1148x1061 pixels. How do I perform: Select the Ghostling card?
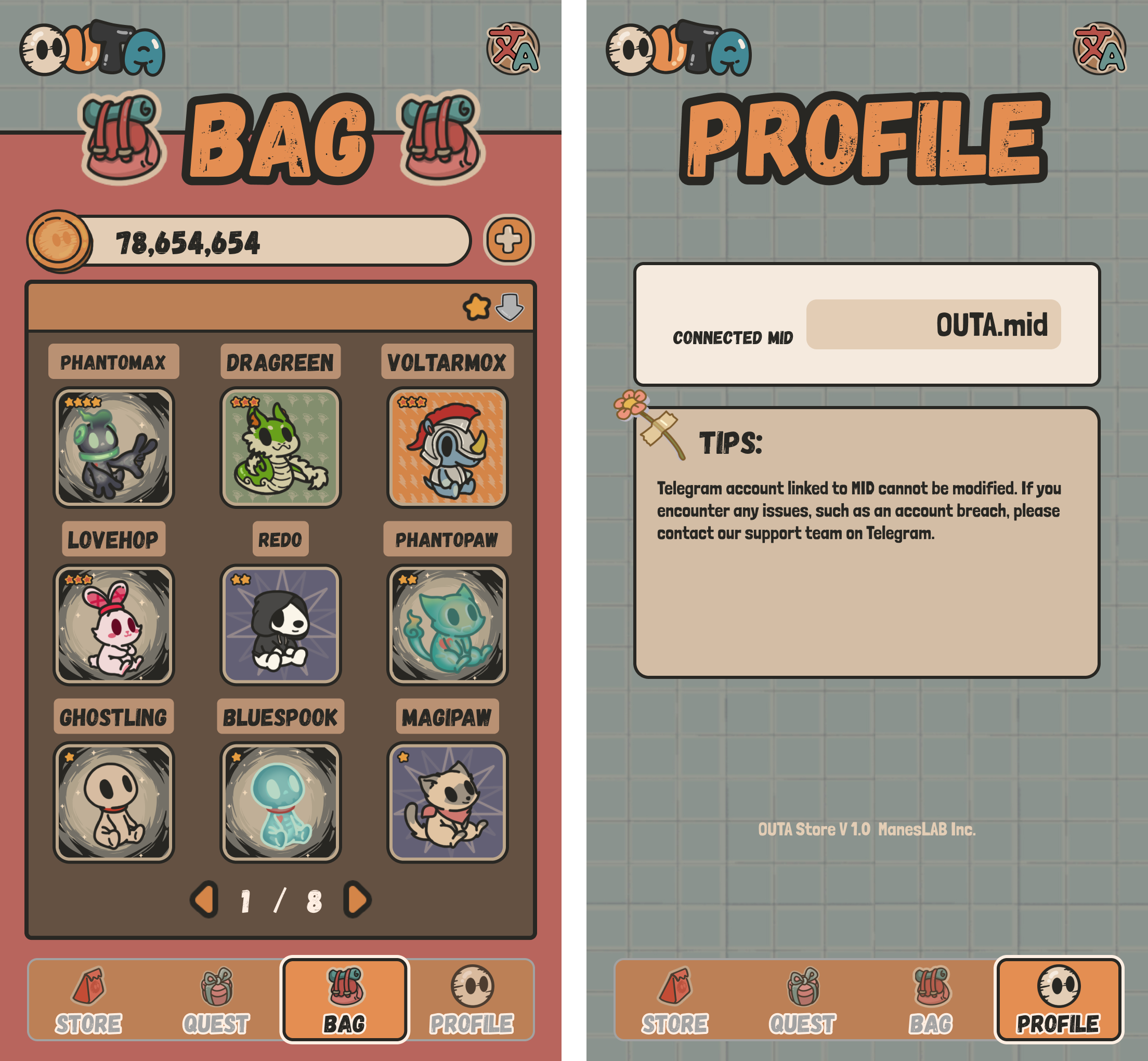114,802
